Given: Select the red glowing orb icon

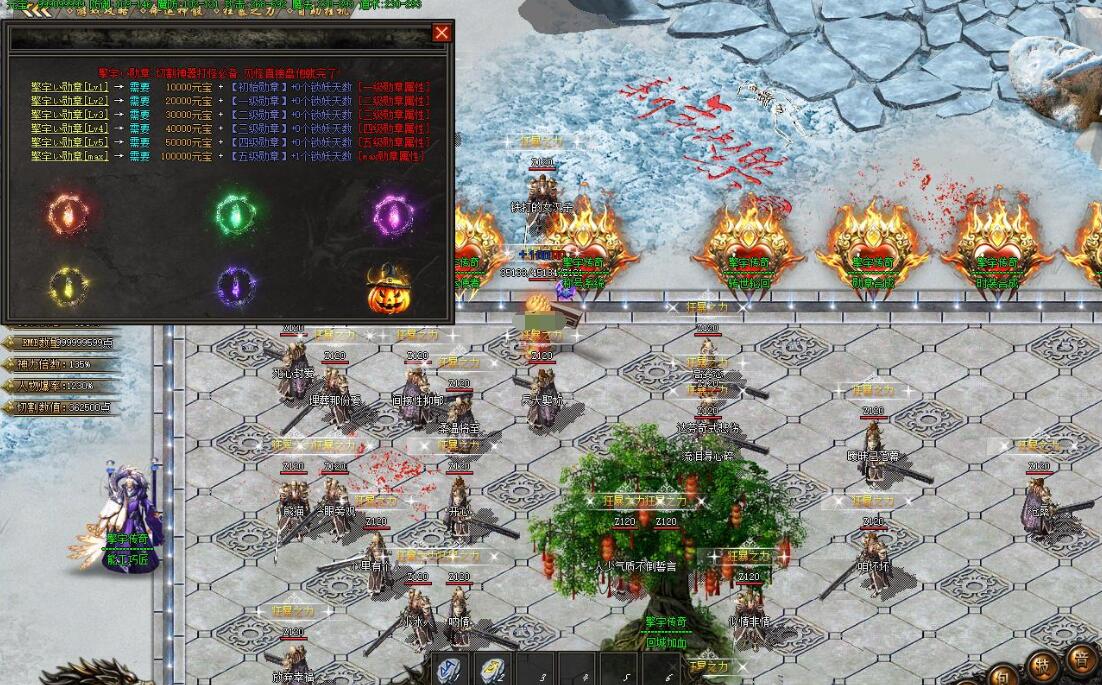Looking at the screenshot, I should 67,214.
